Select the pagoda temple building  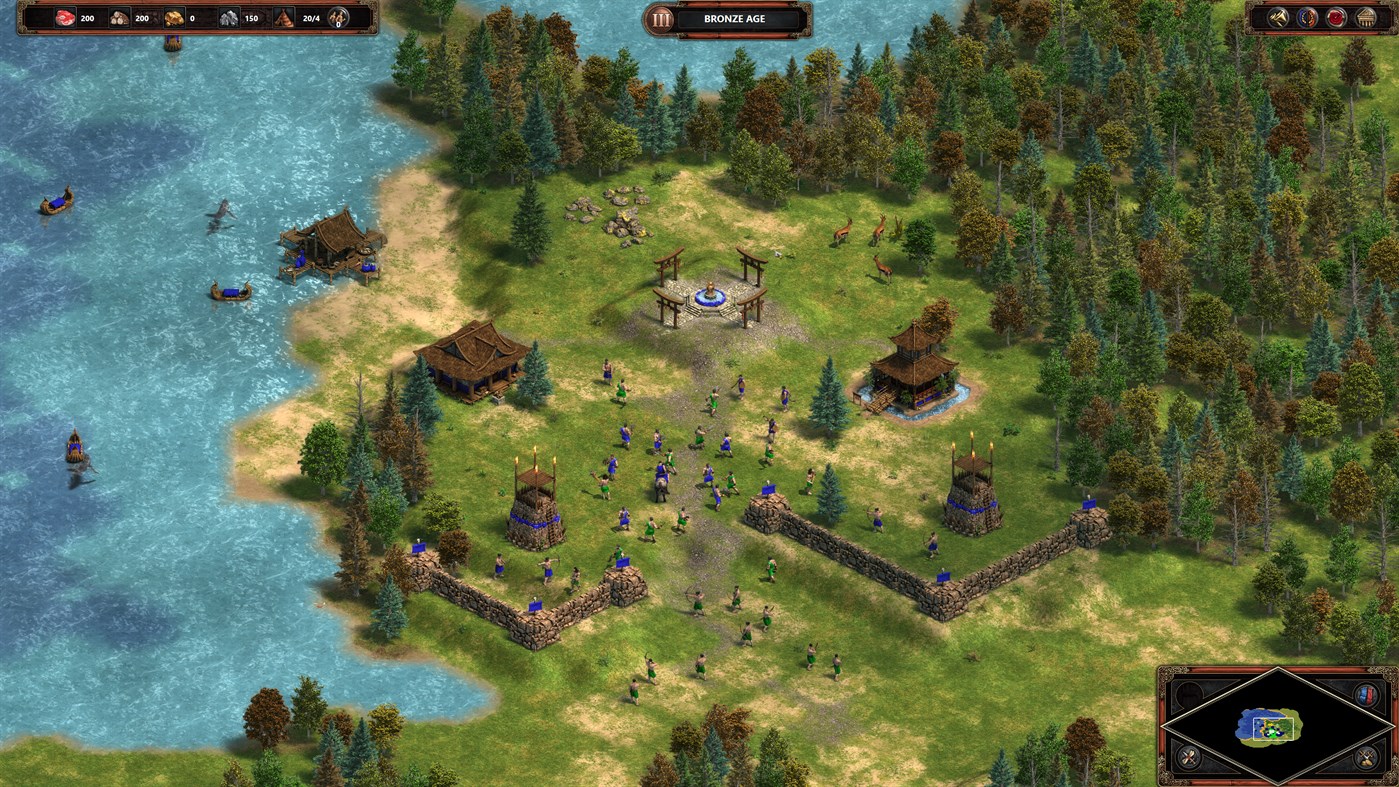912,365
